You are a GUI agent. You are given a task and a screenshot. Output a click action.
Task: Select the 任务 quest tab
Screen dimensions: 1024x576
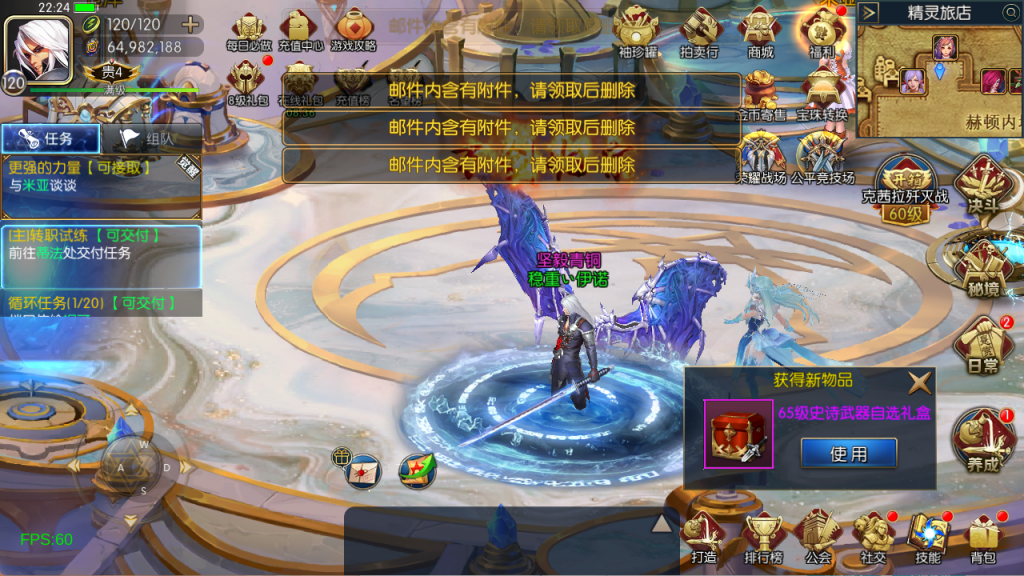(x=50, y=139)
